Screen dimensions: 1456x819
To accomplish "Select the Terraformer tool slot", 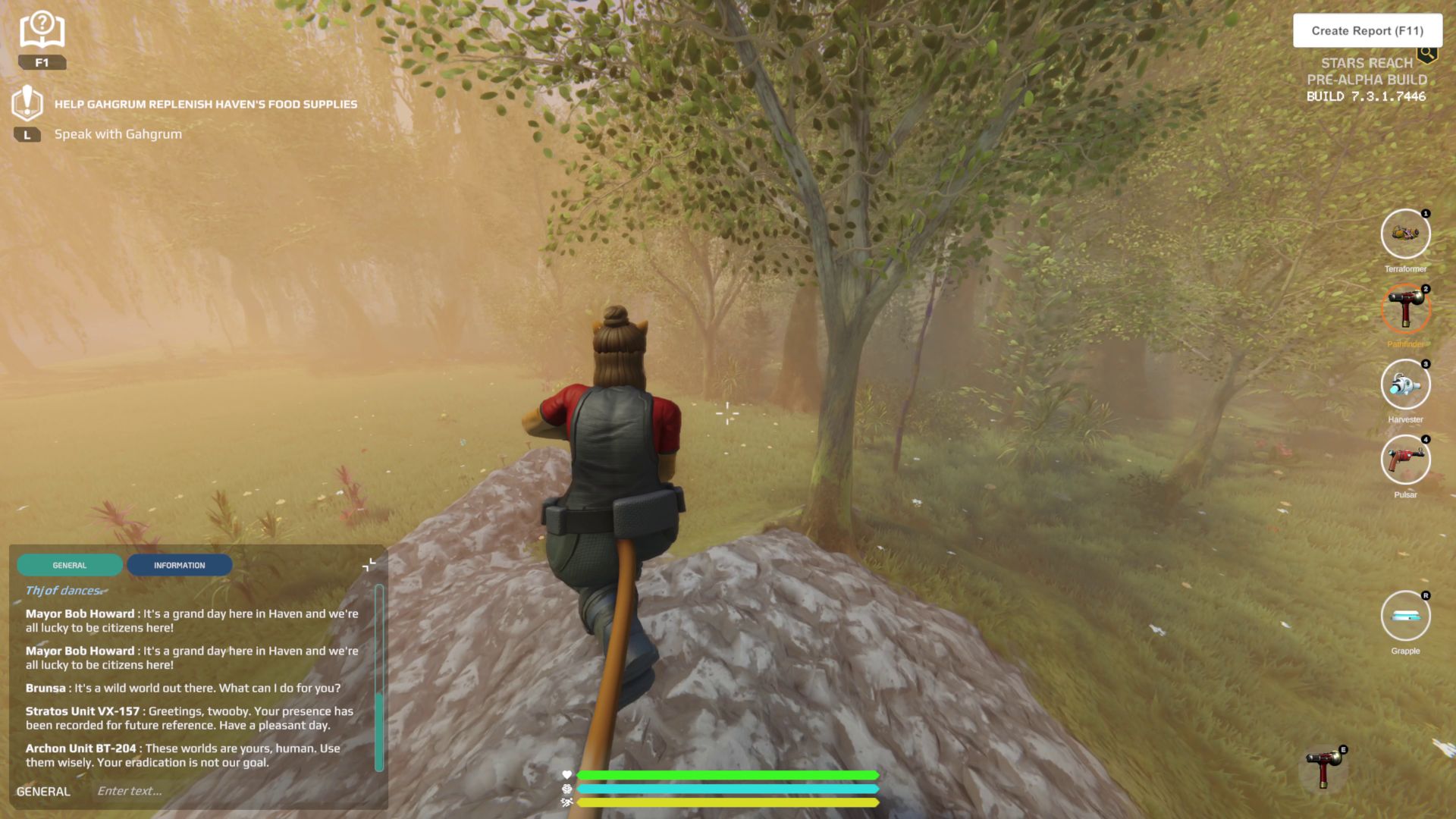I will coord(1405,234).
